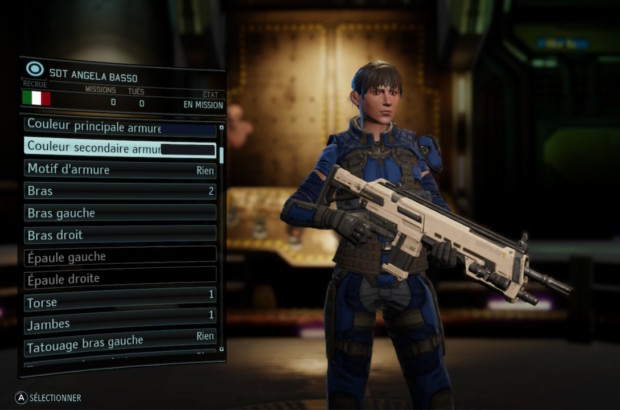620x410 pixels.
Task: Choose the Épaule droite option
Action: pyautogui.click(x=120, y=278)
